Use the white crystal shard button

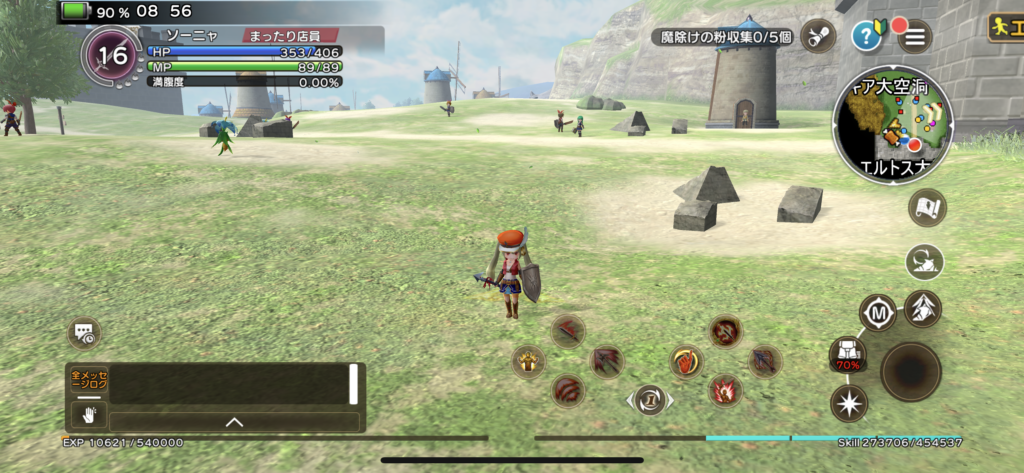point(923,309)
